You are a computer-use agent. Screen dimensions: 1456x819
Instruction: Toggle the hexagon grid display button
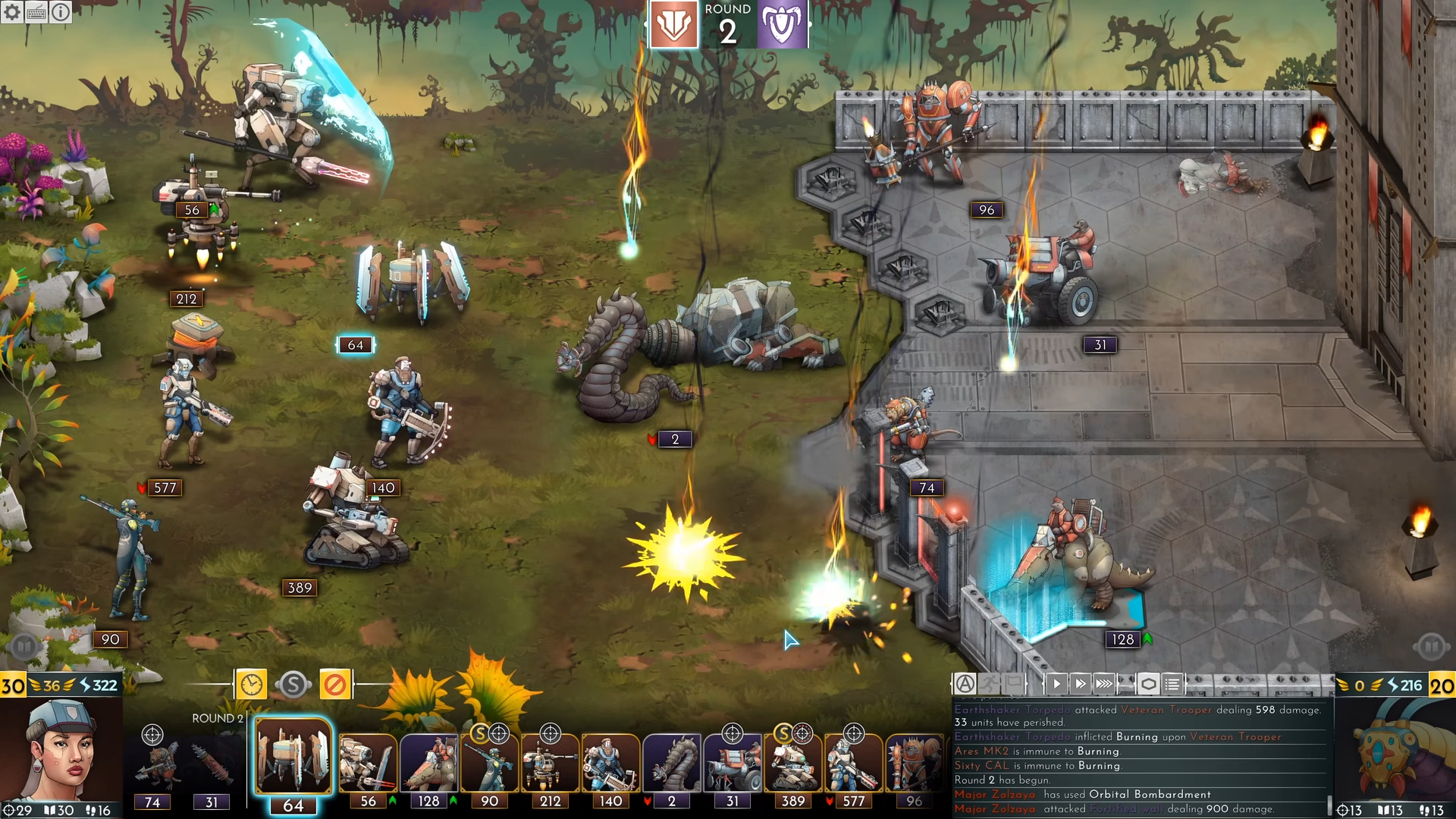1149,684
